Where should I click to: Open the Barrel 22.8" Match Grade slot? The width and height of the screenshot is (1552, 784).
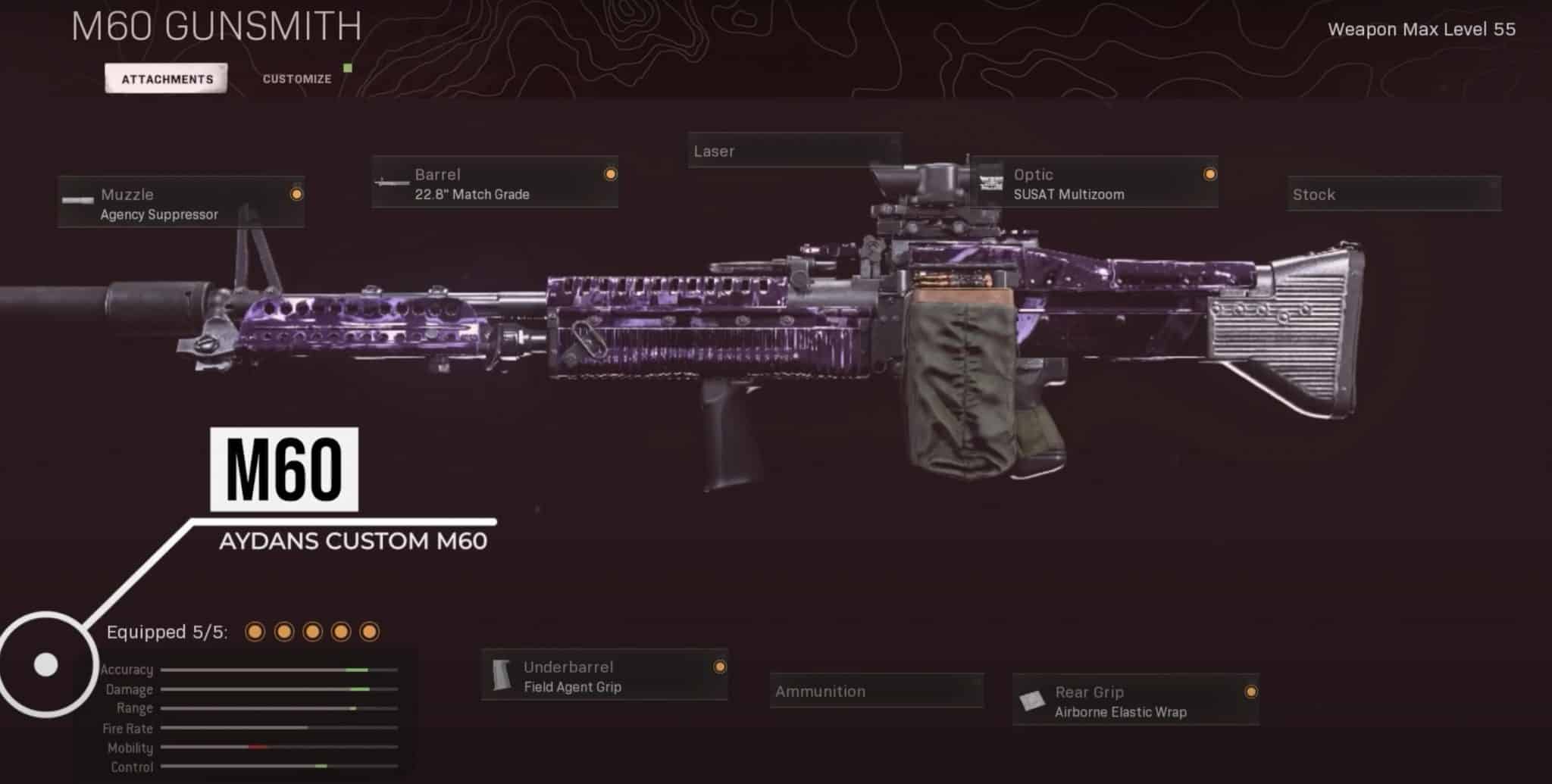tap(495, 183)
